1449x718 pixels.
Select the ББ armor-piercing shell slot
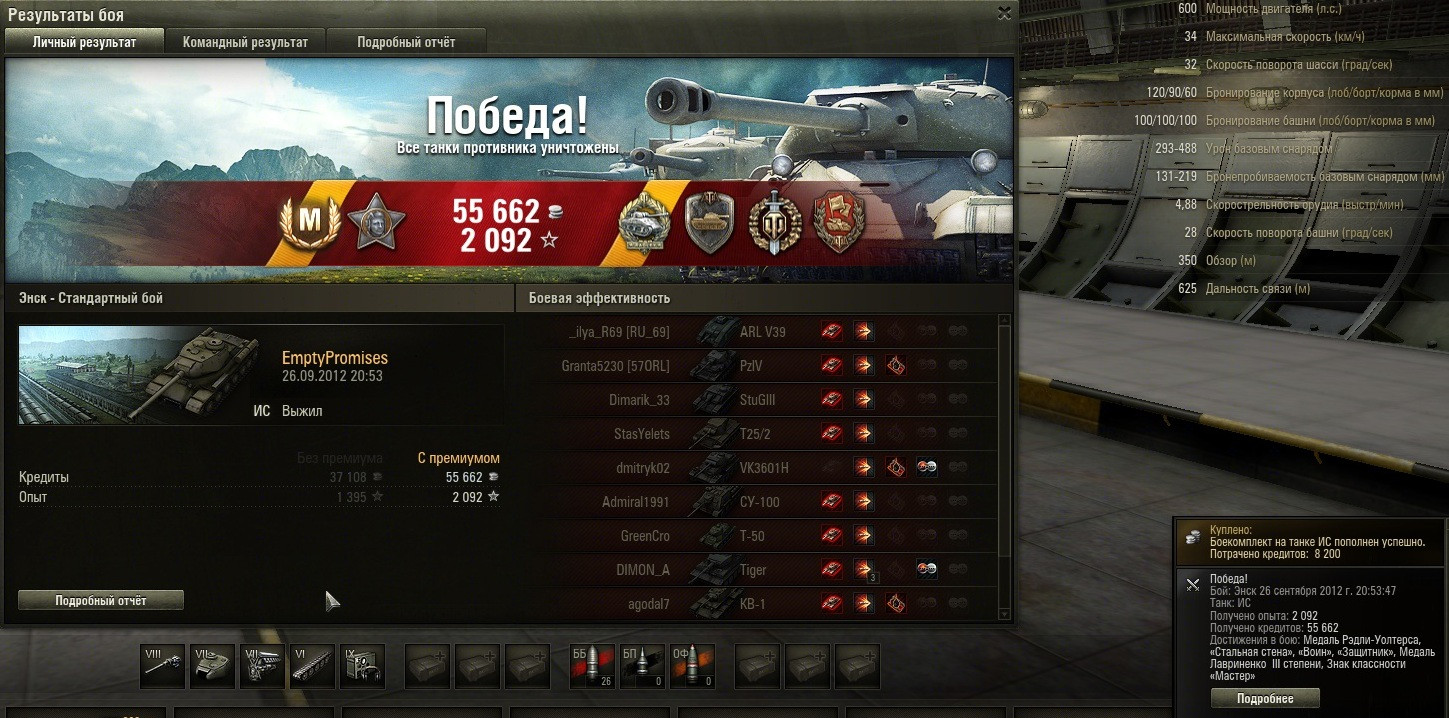pos(592,666)
